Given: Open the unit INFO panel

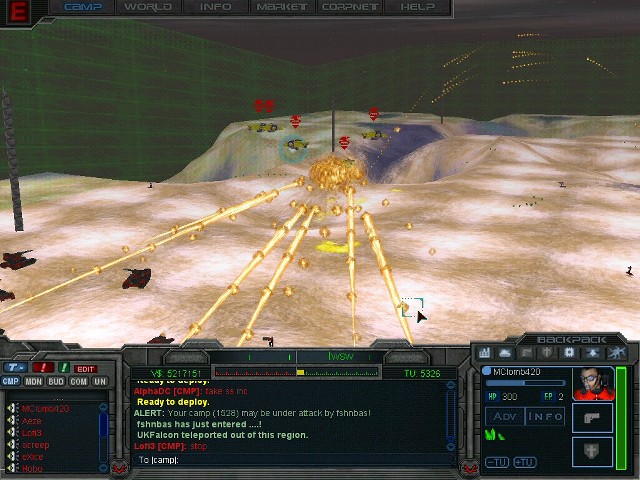Looking at the screenshot, I should click(546, 416).
